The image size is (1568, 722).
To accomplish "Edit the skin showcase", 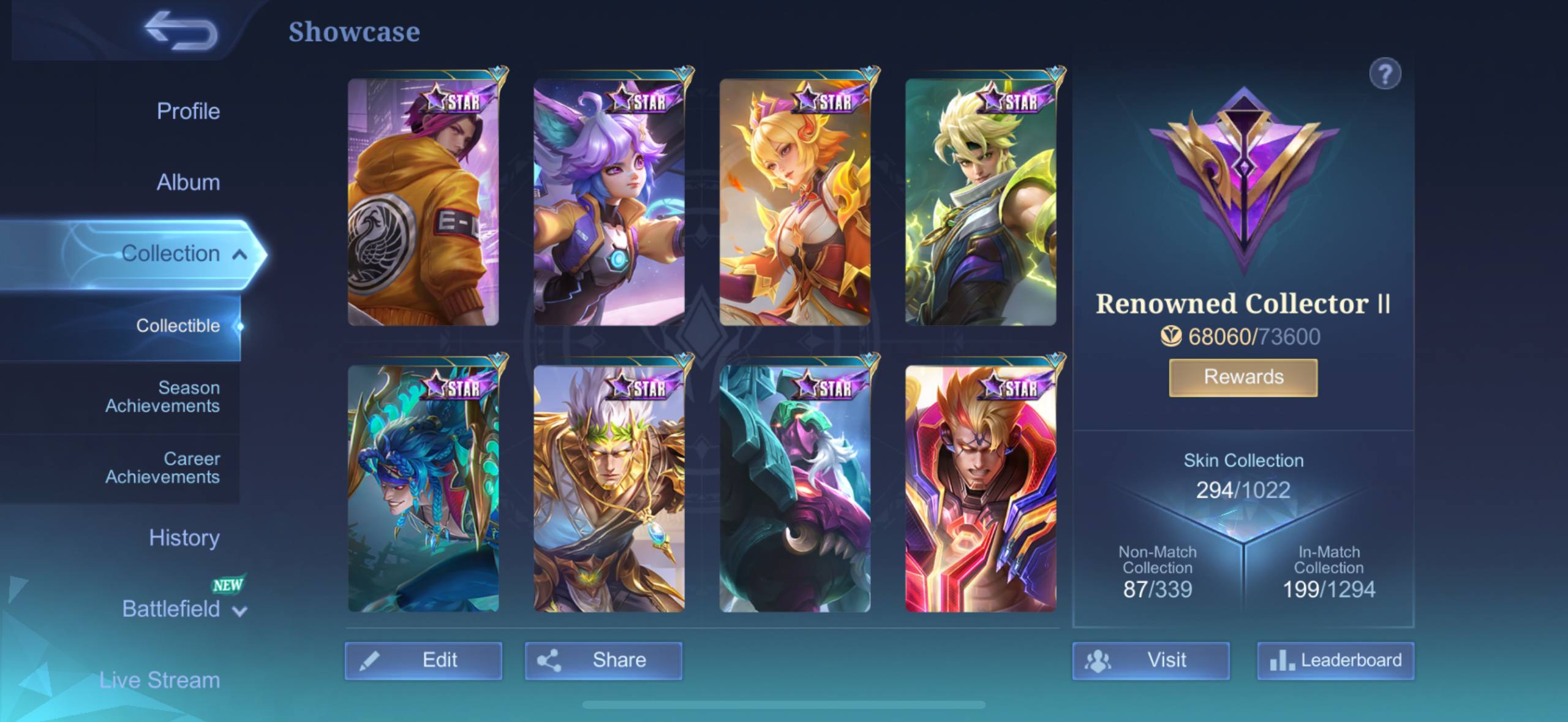I will click(423, 661).
